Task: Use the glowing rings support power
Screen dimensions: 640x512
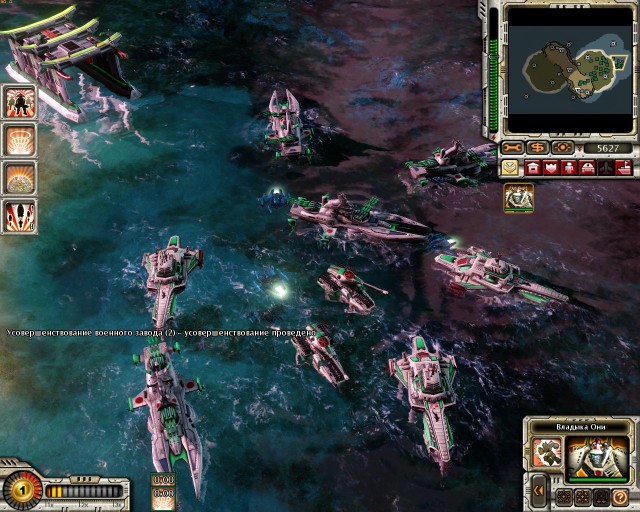Action: (x=20, y=140)
